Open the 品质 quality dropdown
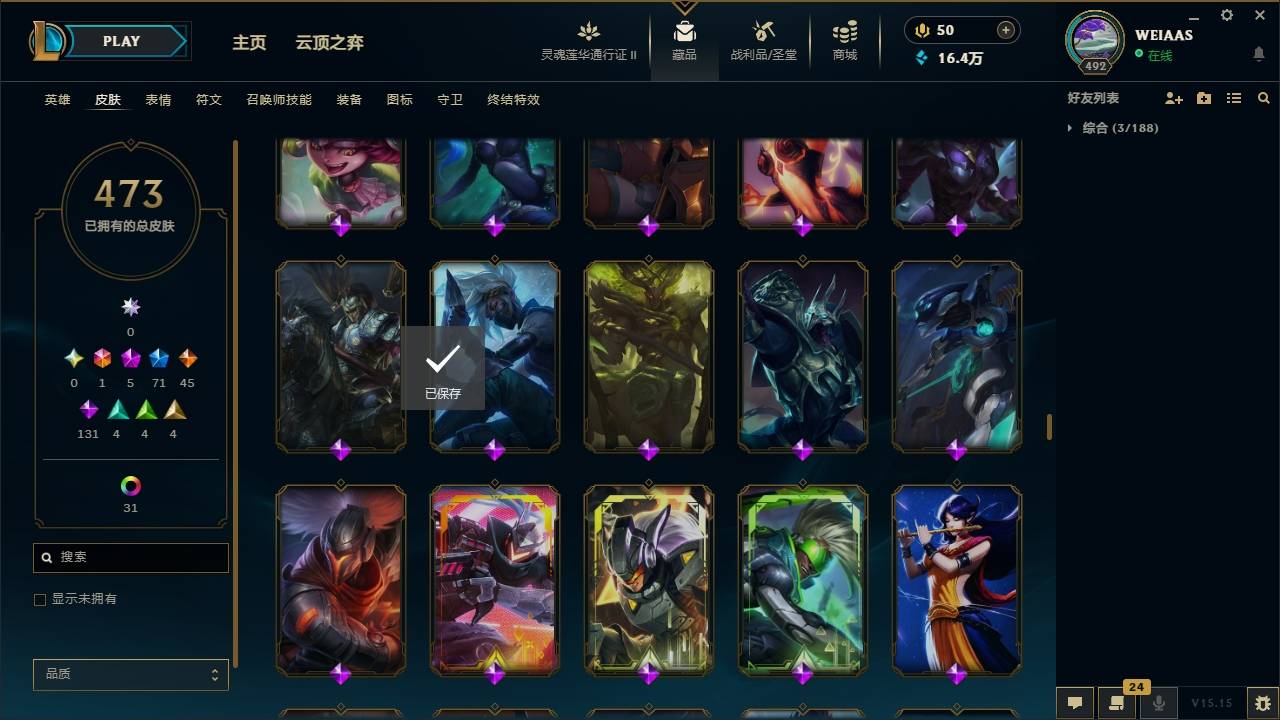The image size is (1280, 720). pyautogui.click(x=130, y=674)
